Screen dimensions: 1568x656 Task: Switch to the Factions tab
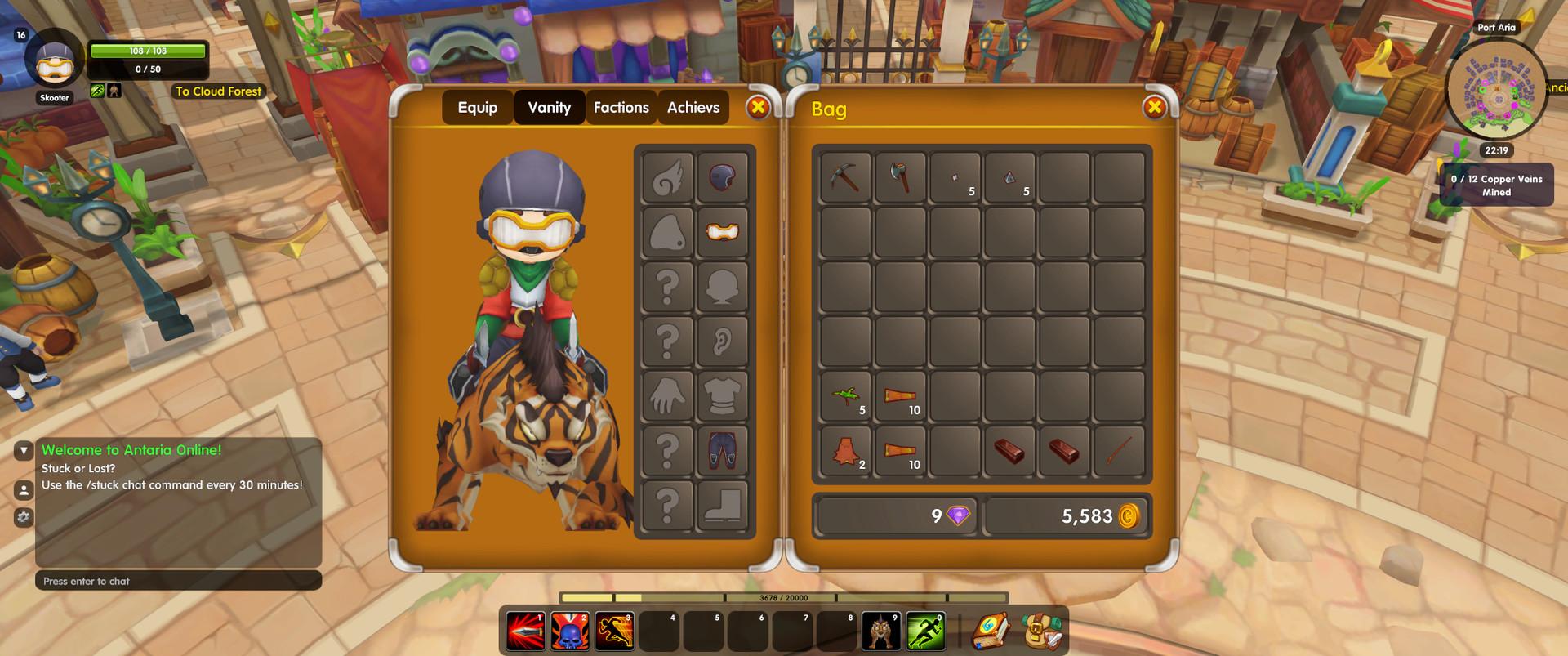click(x=621, y=107)
